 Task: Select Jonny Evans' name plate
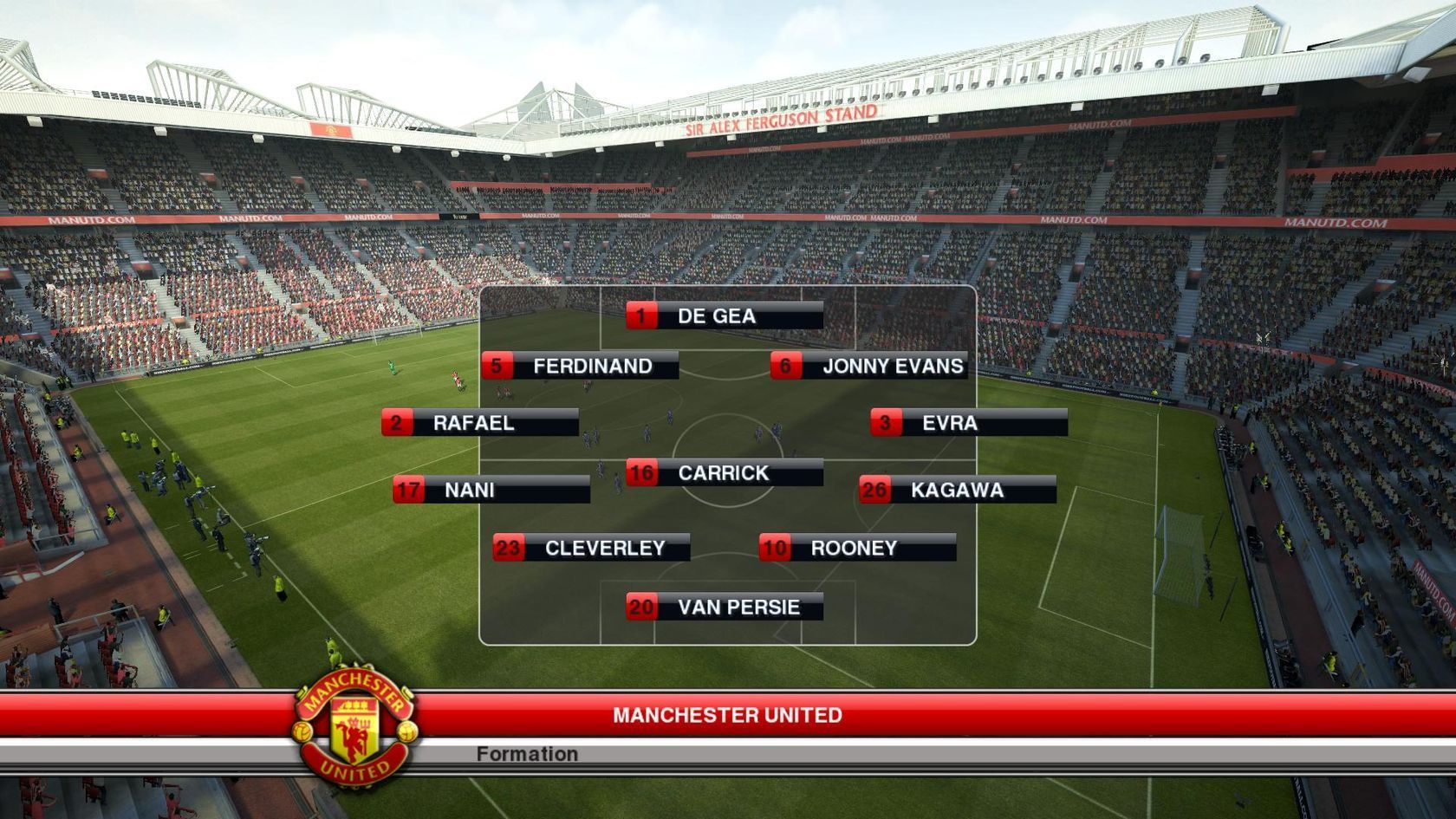pos(869,367)
